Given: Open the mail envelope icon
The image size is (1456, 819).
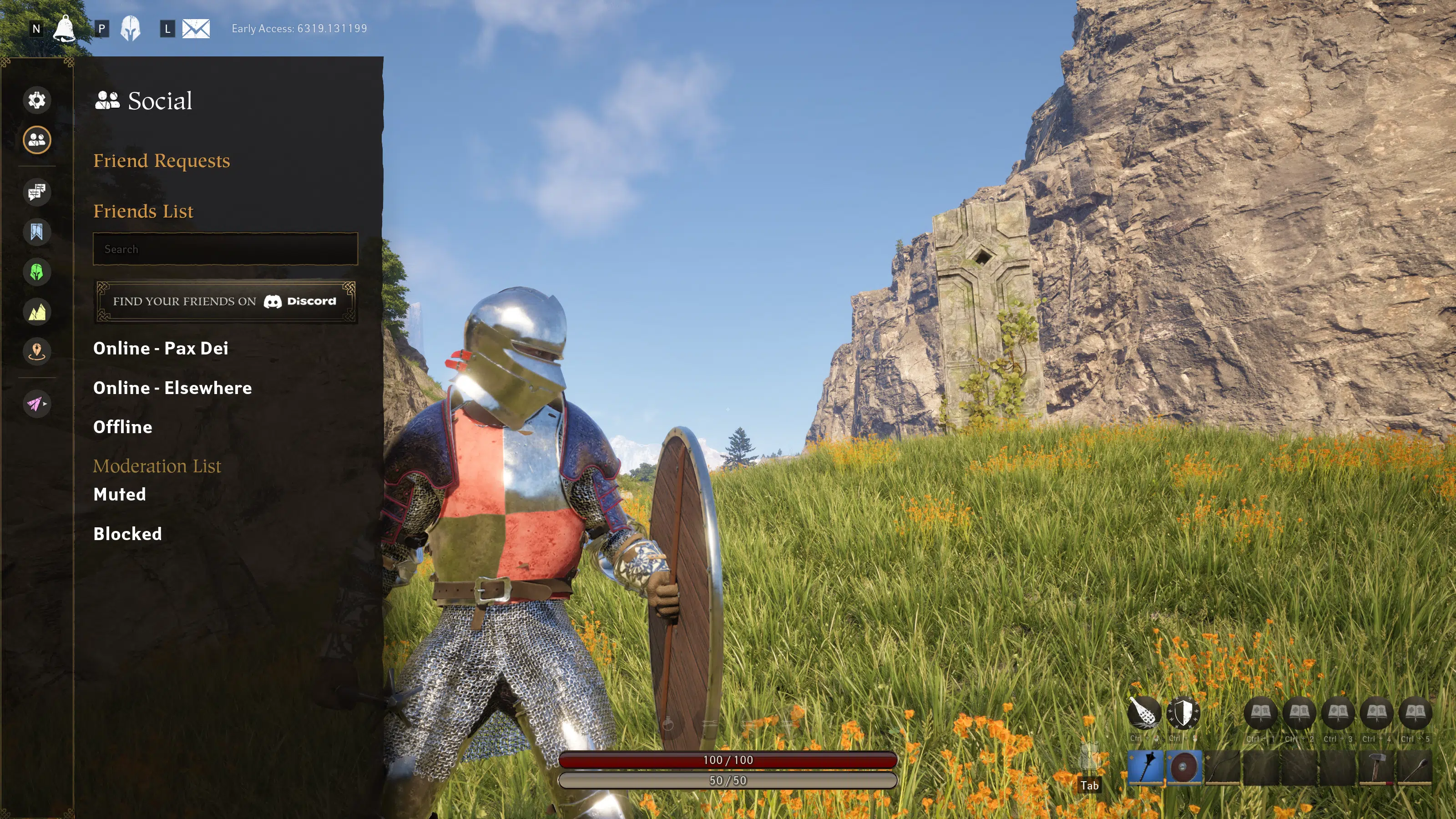Looking at the screenshot, I should pos(196,28).
